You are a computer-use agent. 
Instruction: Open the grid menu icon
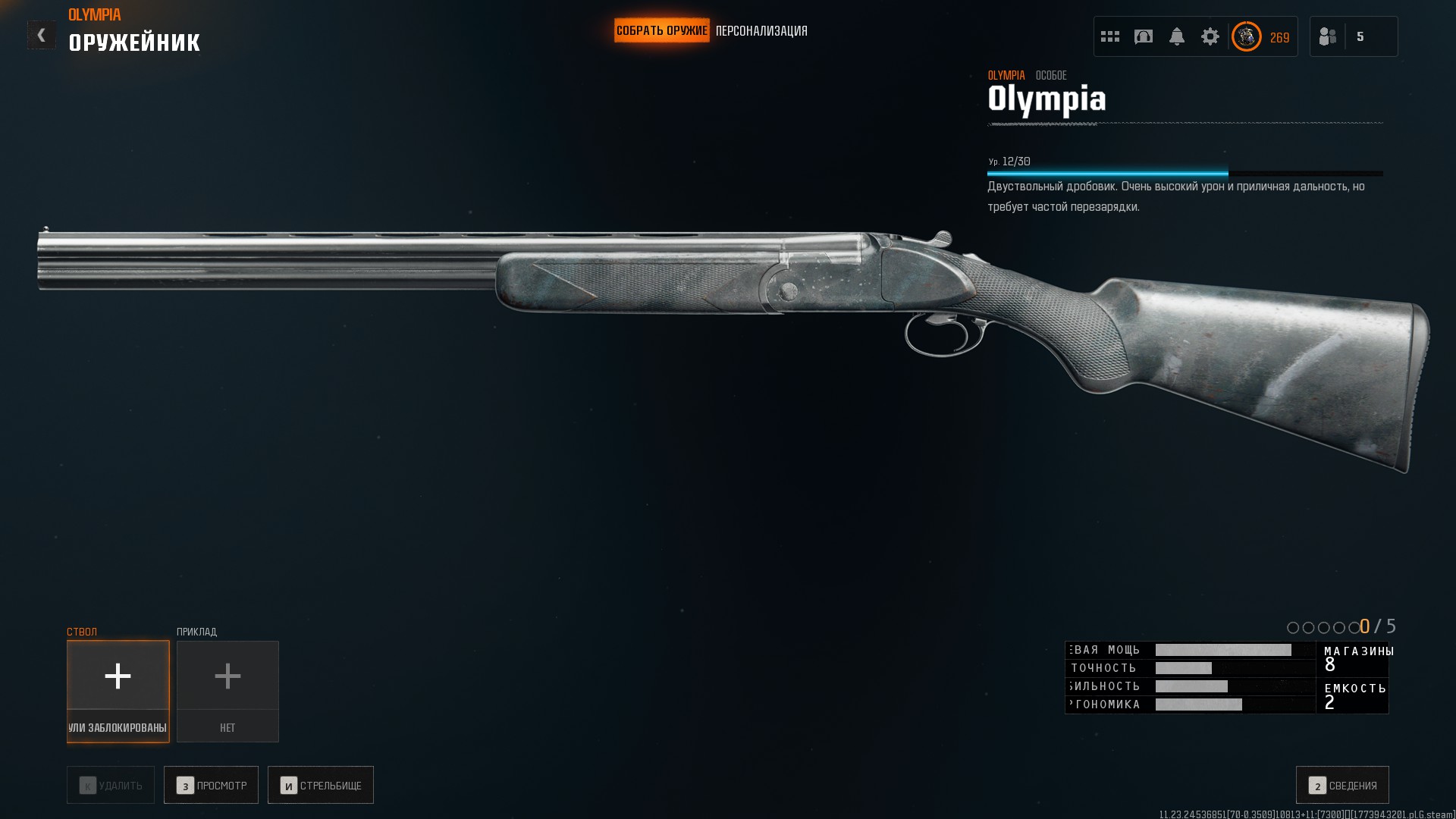pos(1110,36)
